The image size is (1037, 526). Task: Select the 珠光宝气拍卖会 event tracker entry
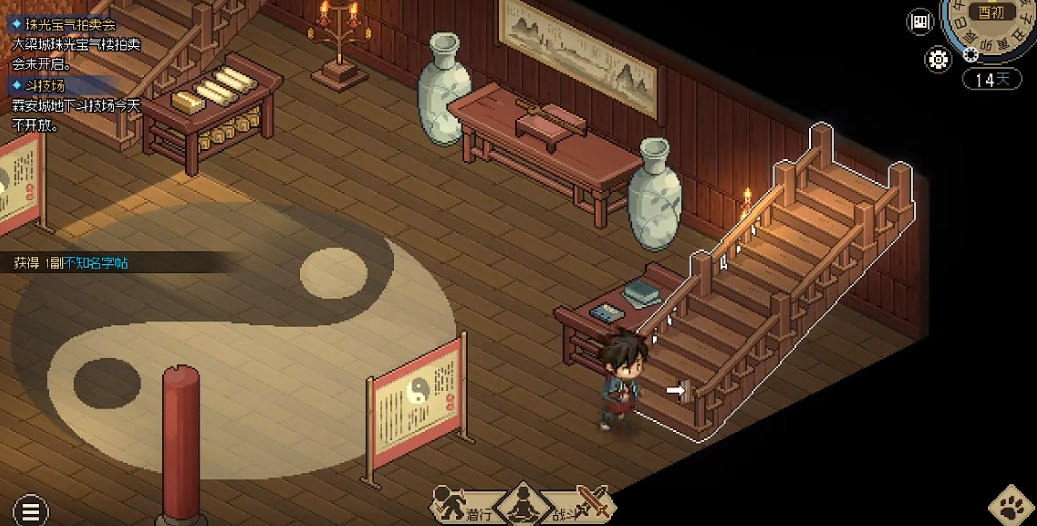click(65, 23)
